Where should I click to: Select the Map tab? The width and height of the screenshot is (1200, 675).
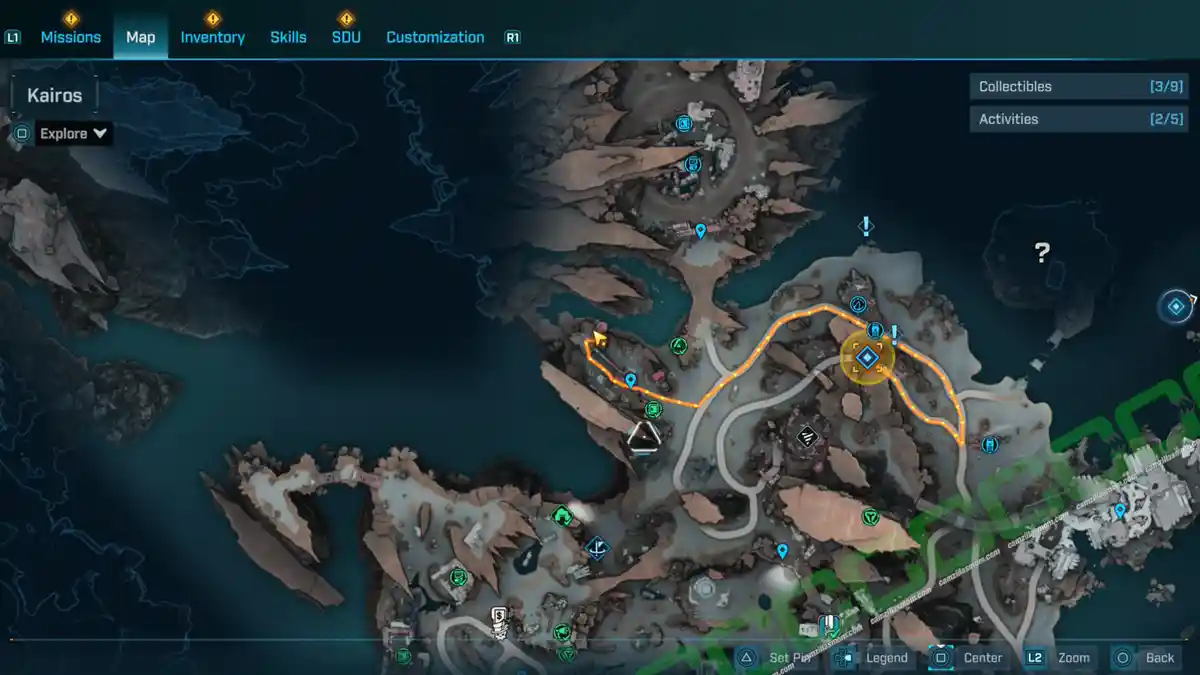[x=140, y=37]
